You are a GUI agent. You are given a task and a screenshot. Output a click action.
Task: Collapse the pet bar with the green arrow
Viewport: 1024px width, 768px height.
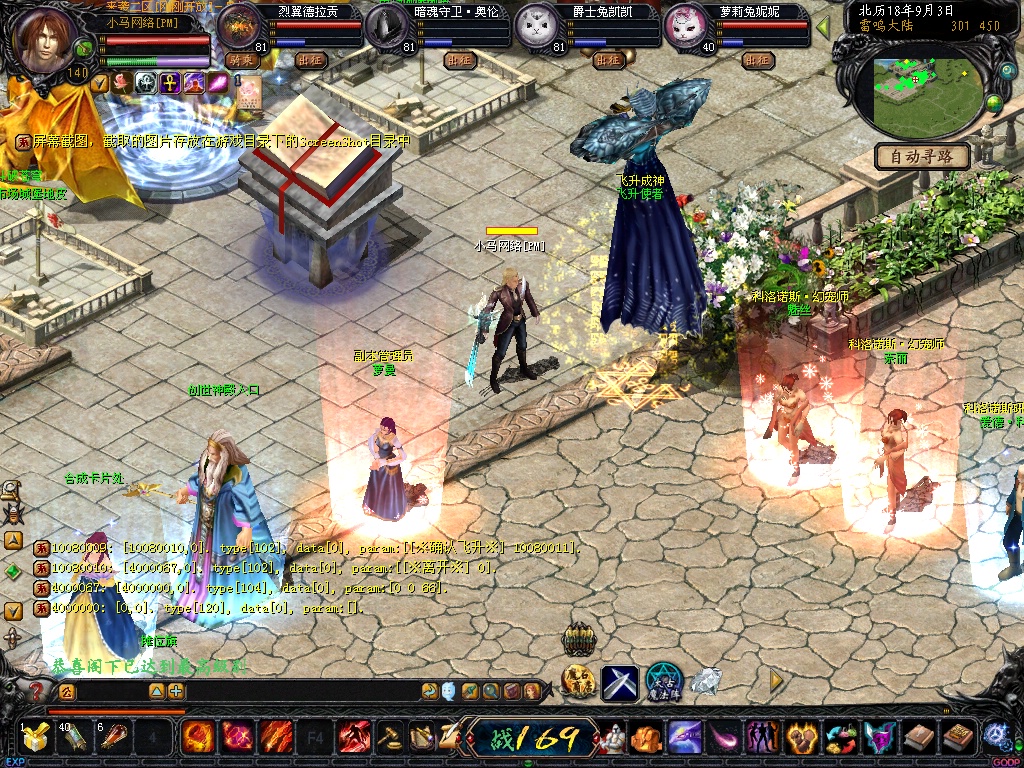point(823,27)
